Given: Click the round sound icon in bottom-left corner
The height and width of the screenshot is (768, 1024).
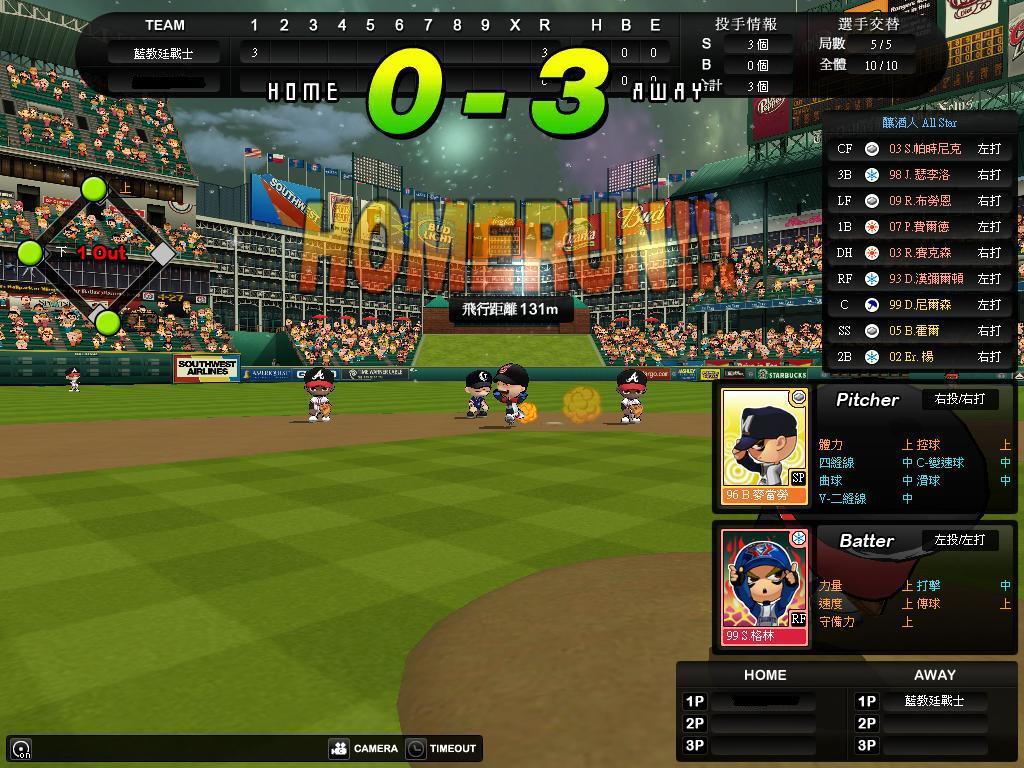Looking at the screenshot, I should coord(21,748).
